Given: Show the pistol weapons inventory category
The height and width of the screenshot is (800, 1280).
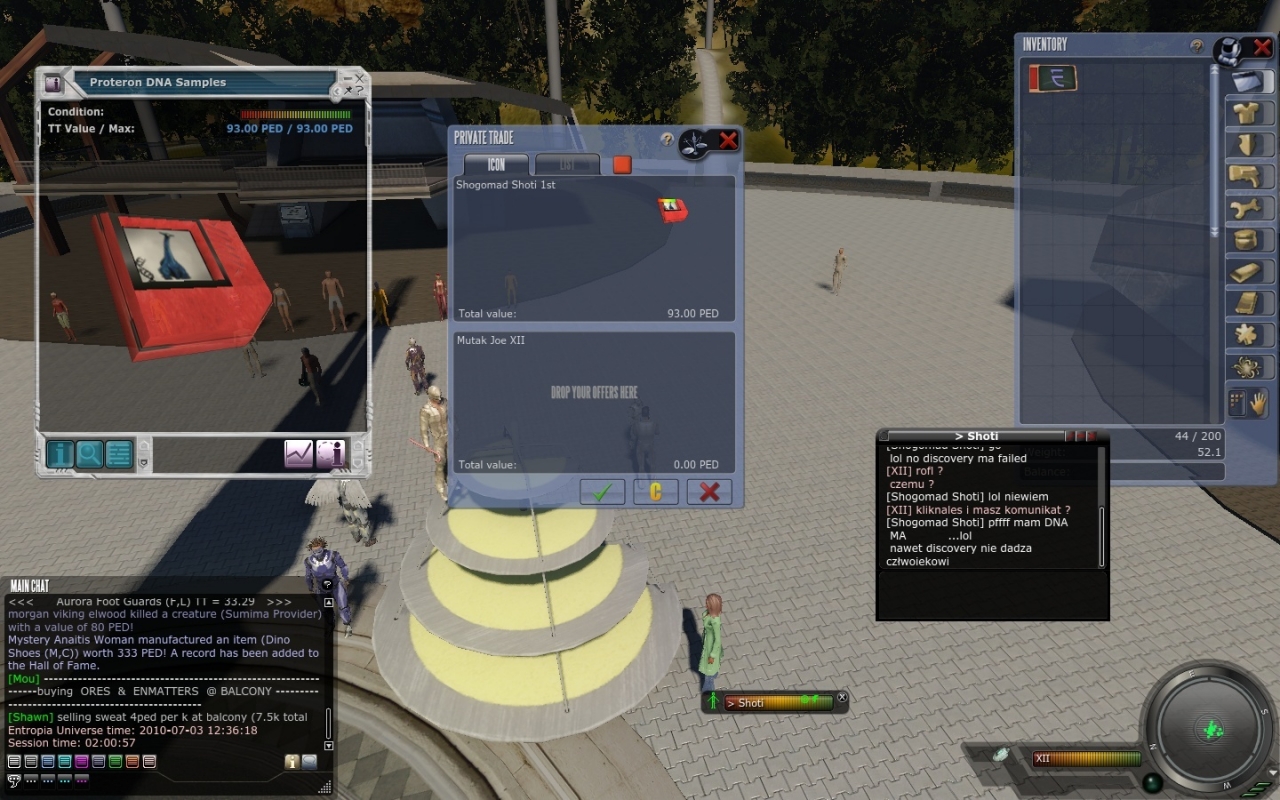Looking at the screenshot, I should tap(1246, 177).
